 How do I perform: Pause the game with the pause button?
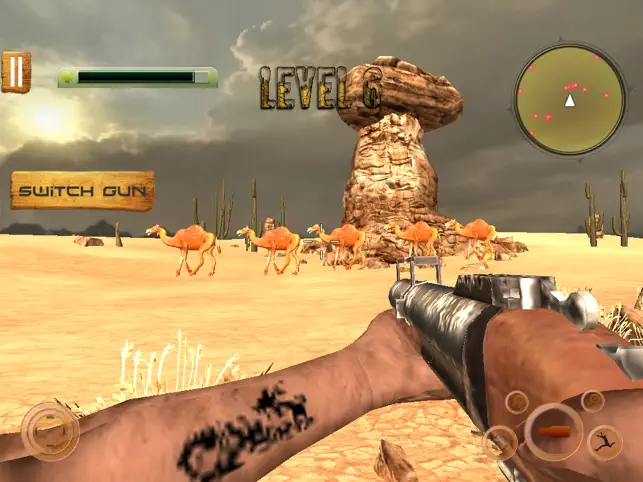(x=16, y=72)
